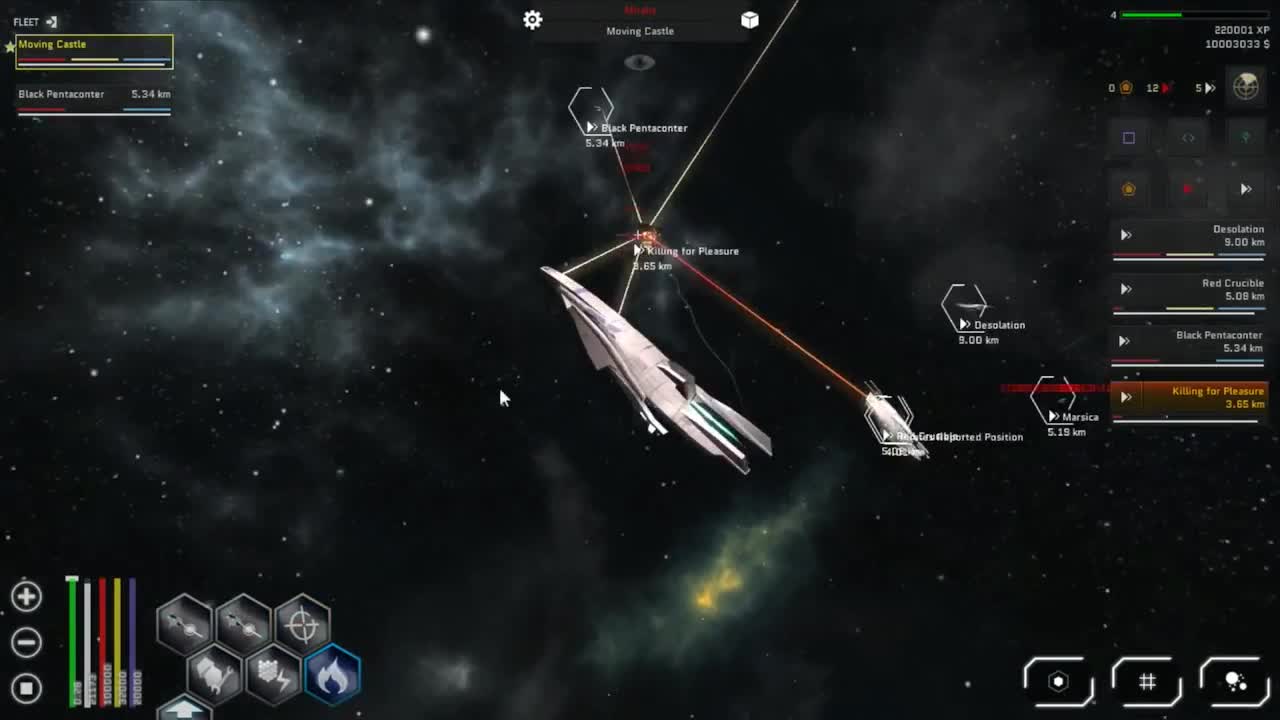Click the hexagon button in bottom bar
Image resolution: width=1280 pixels, height=720 pixels.
click(x=1058, y=682)
